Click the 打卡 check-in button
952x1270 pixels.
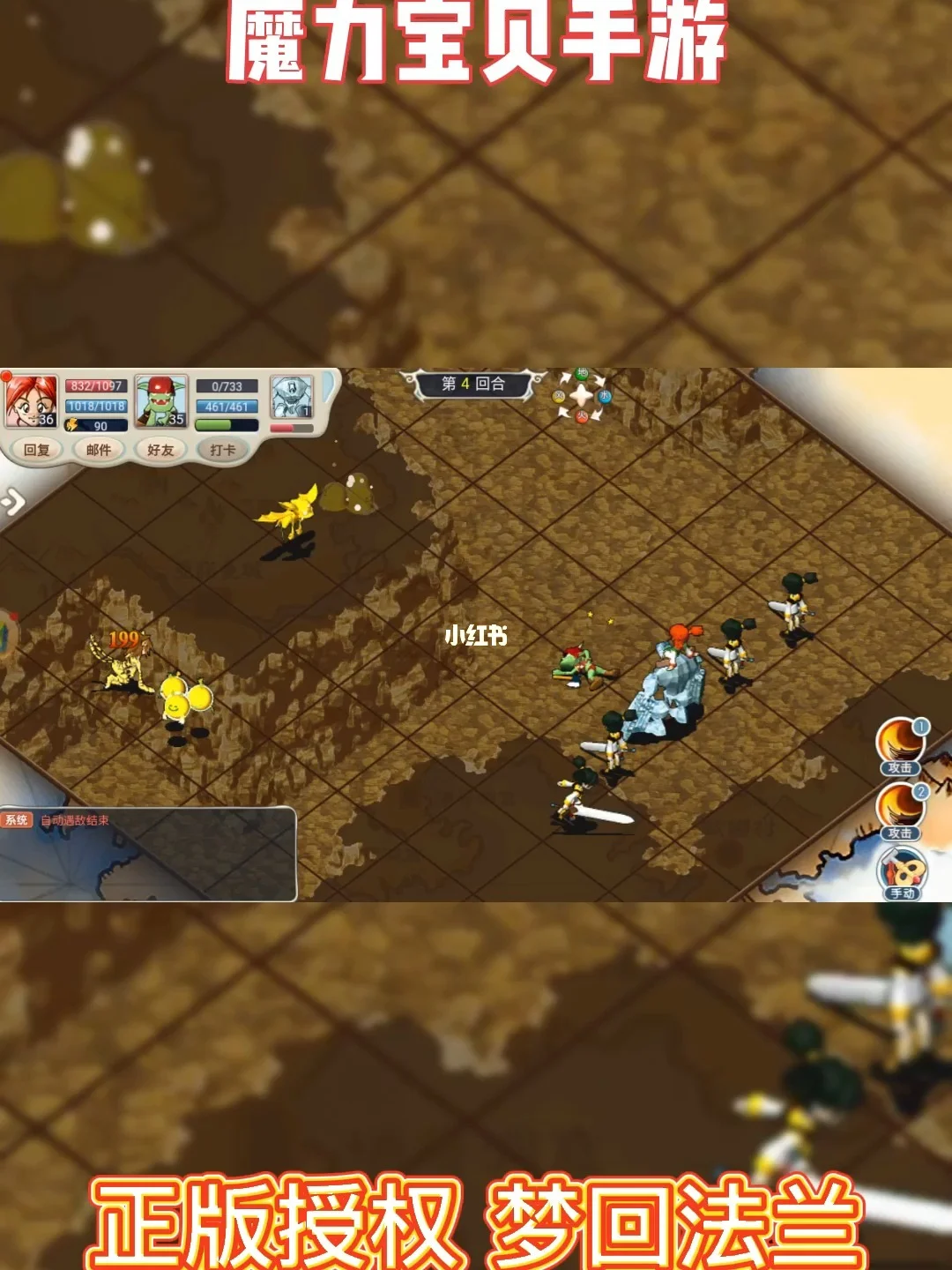click(223, 450)
